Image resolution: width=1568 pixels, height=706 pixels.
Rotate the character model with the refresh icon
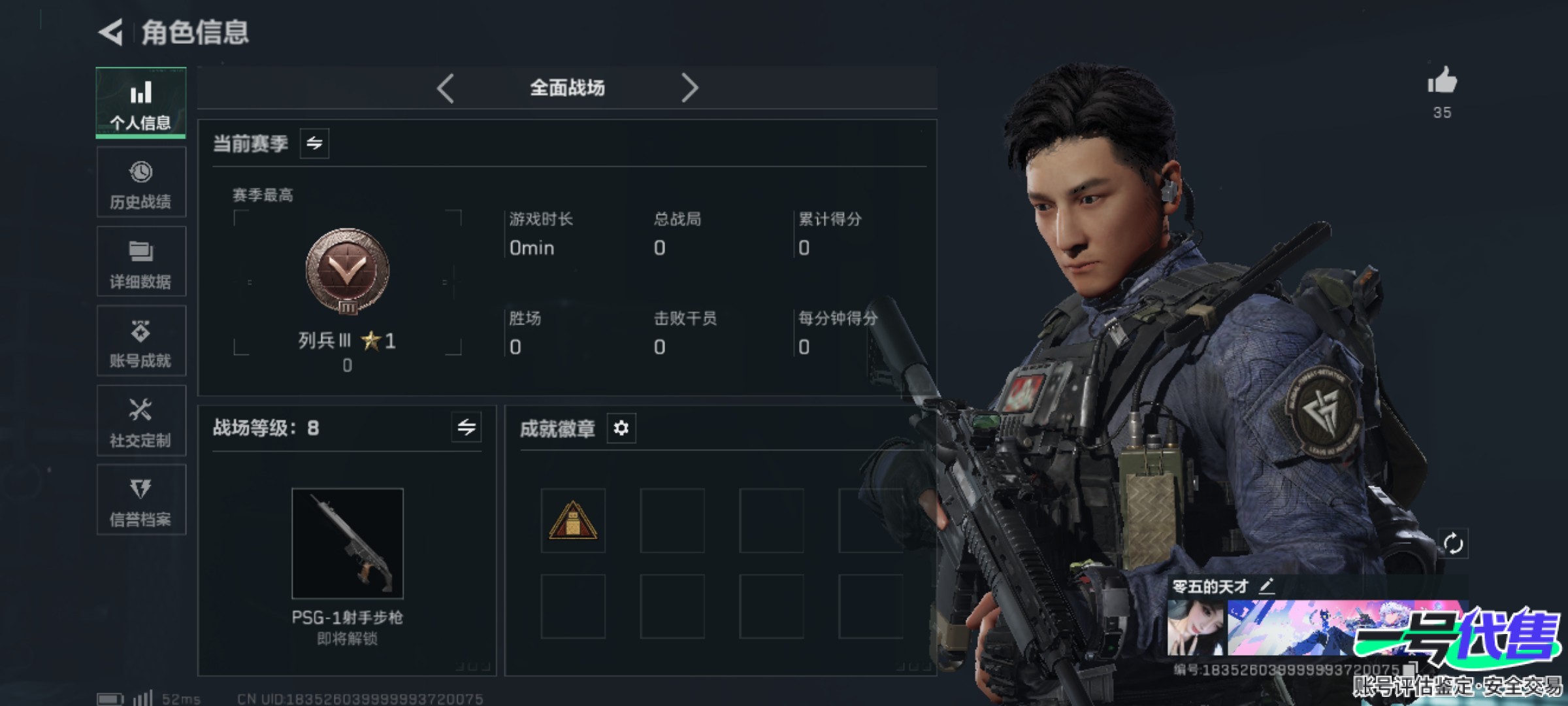(1453, 543)
